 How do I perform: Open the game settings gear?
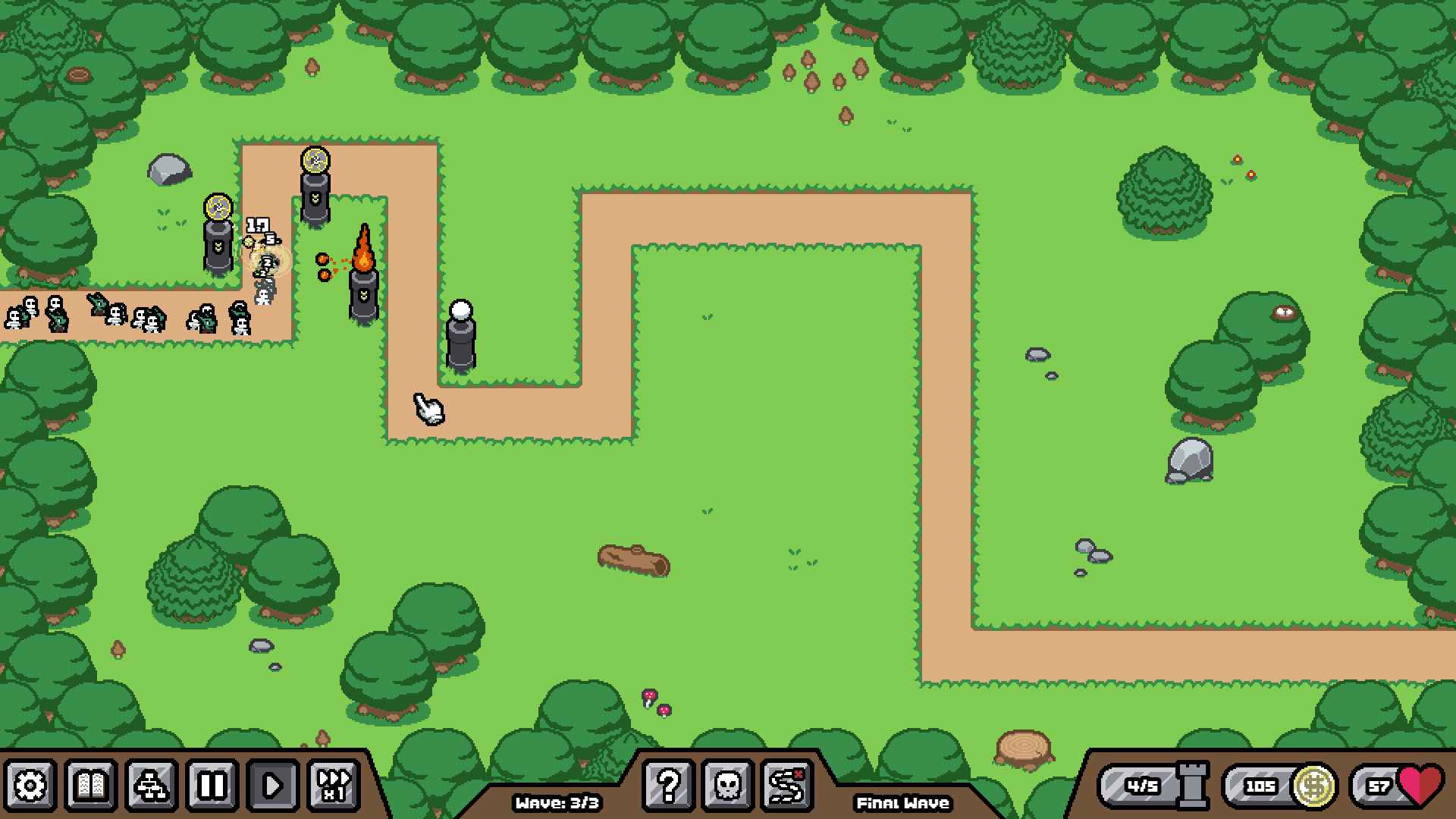[28, 786]
